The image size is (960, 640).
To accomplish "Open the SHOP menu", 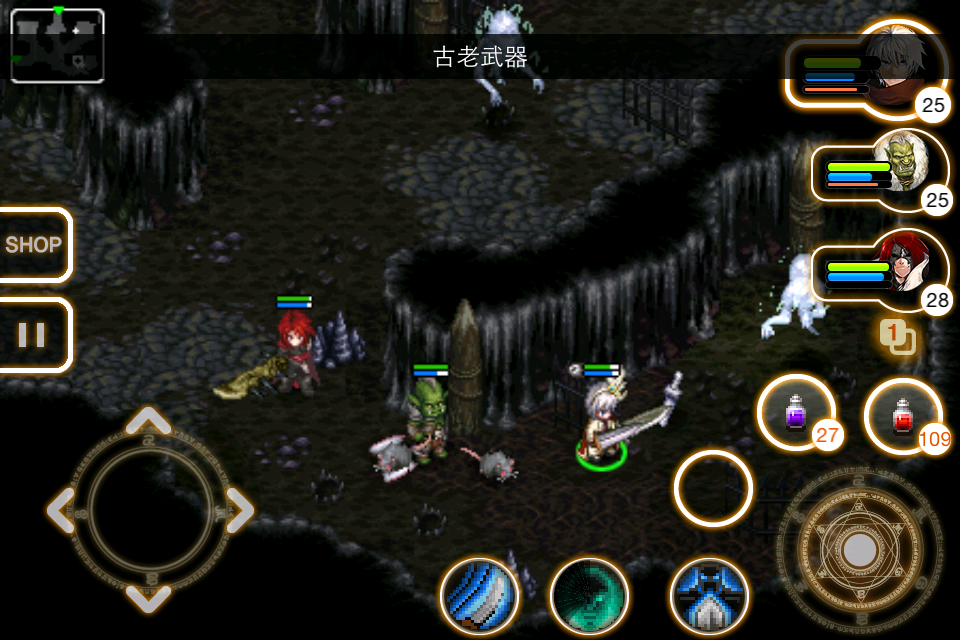I will point(34,245).
